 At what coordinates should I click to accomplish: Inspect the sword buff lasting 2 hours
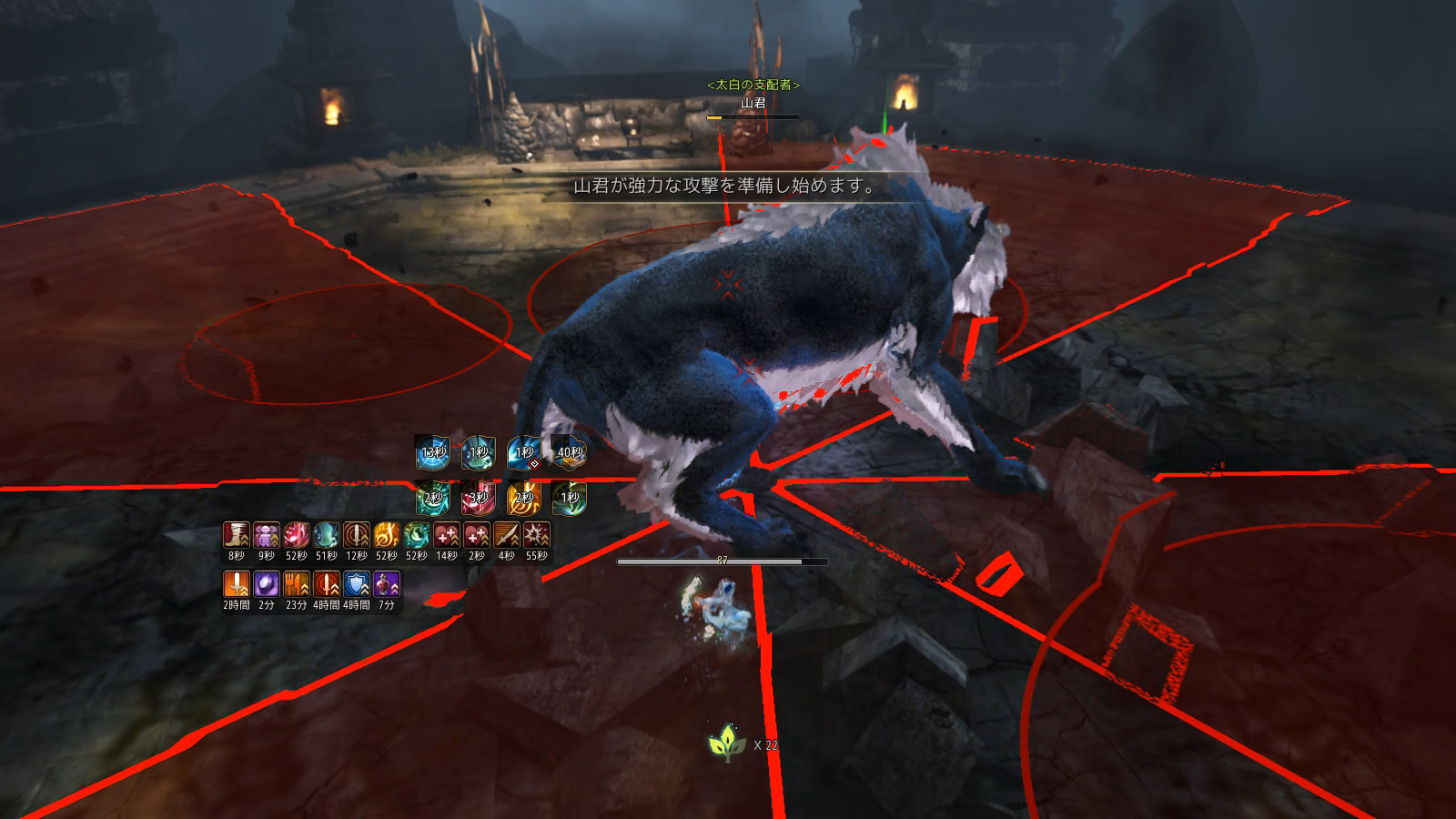pyautogui.click(x=237, y=584)
